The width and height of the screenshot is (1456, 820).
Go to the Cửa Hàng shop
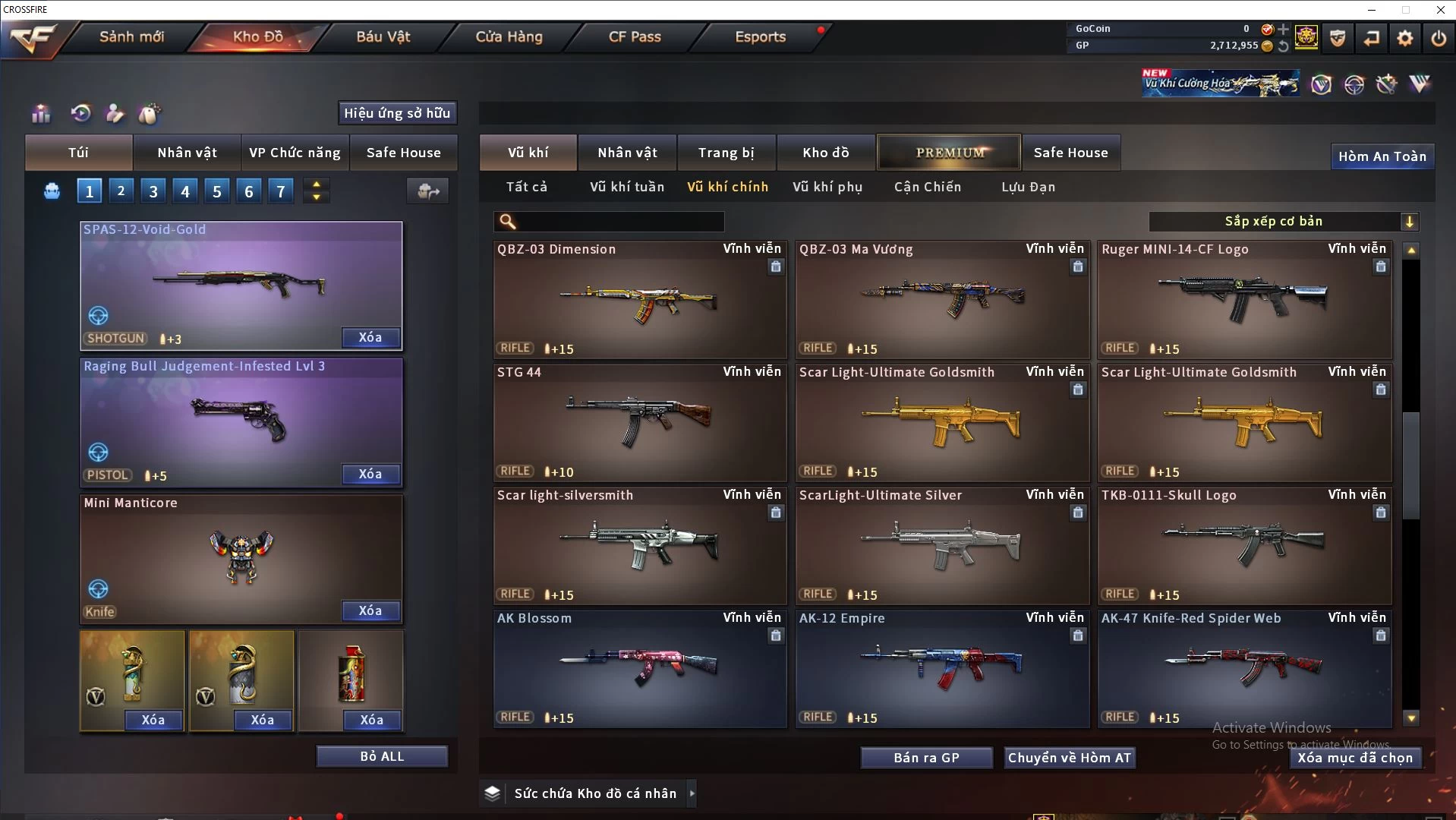click(509, 36)
